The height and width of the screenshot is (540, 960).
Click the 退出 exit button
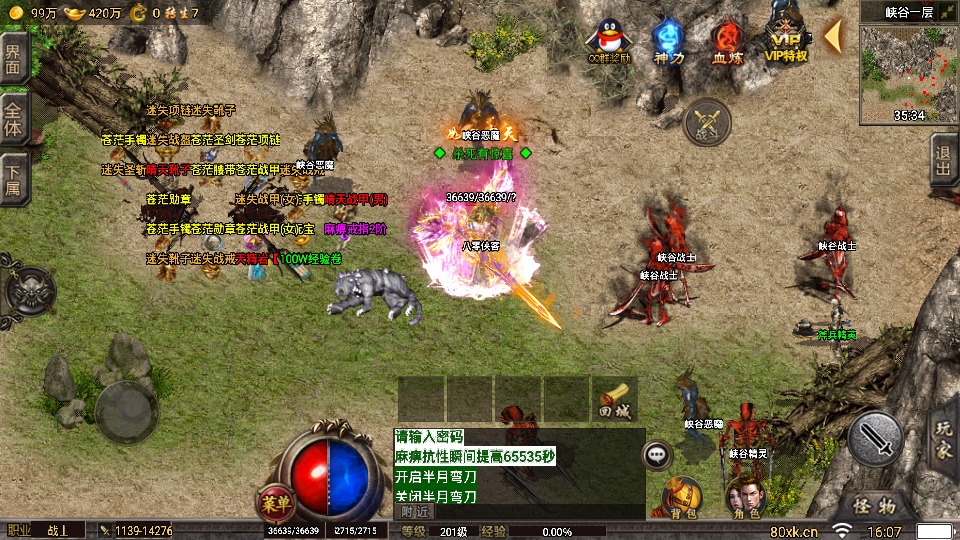pyautogui.click(x=943, y=160)
